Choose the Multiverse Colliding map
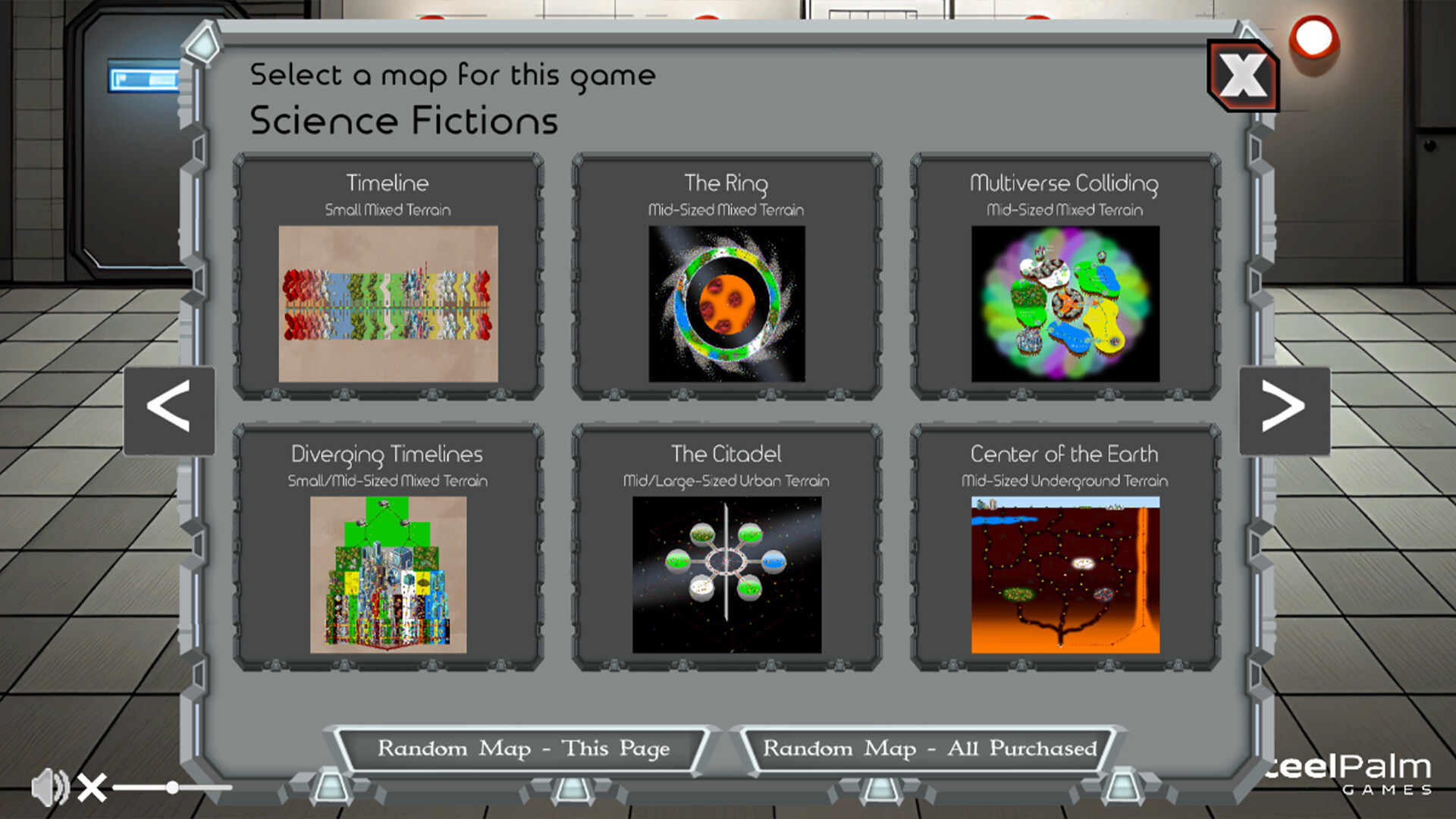The height and width of the screenshot is (819, 1456). pyautogui.click(x=1065, y=302)
